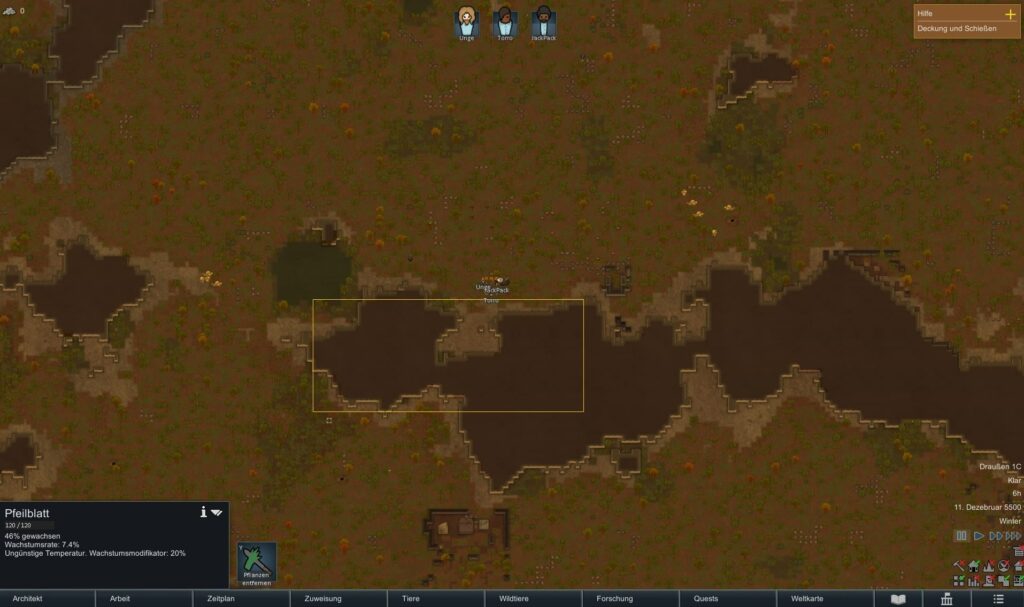Open the Architekt menu

click(x=48, y=598)
